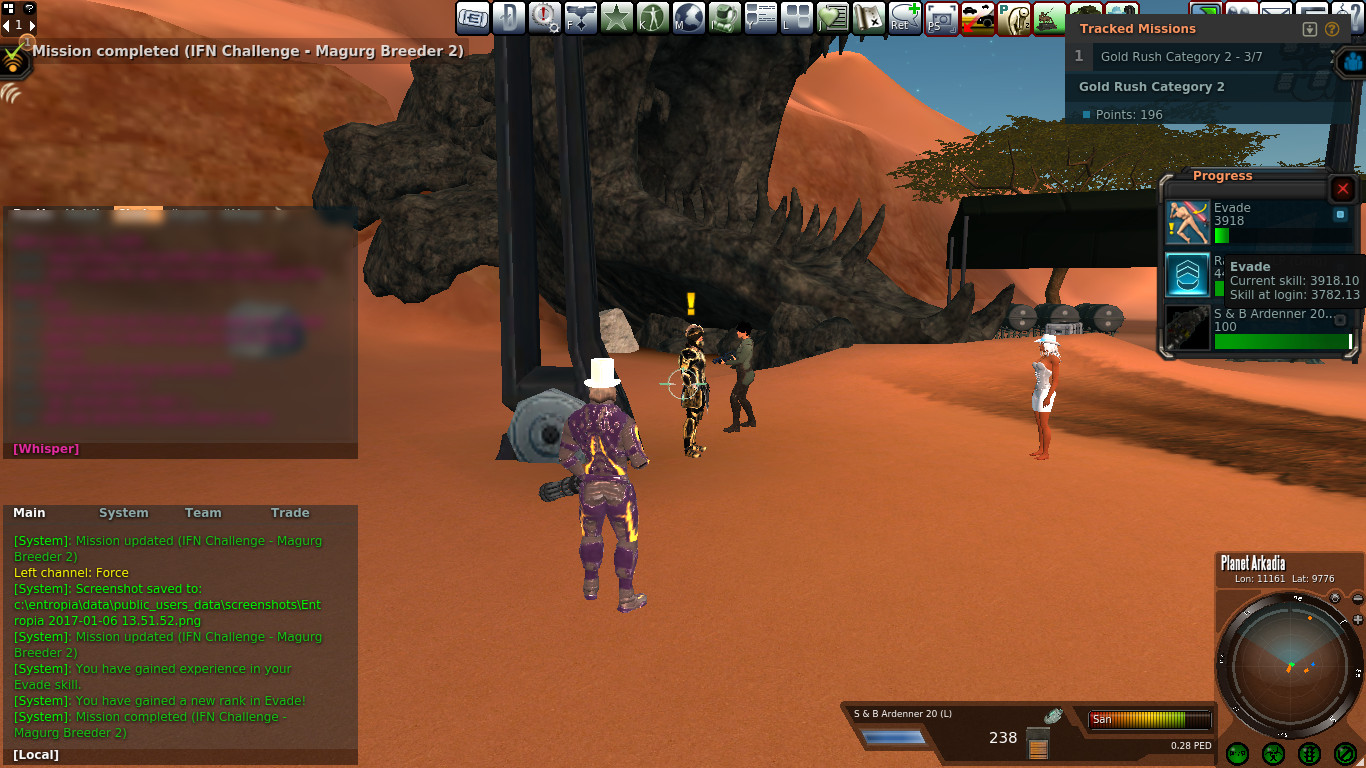
Task: Open the globe map toolbar icon
Action: pyautogui.click(x=689, y=18)
